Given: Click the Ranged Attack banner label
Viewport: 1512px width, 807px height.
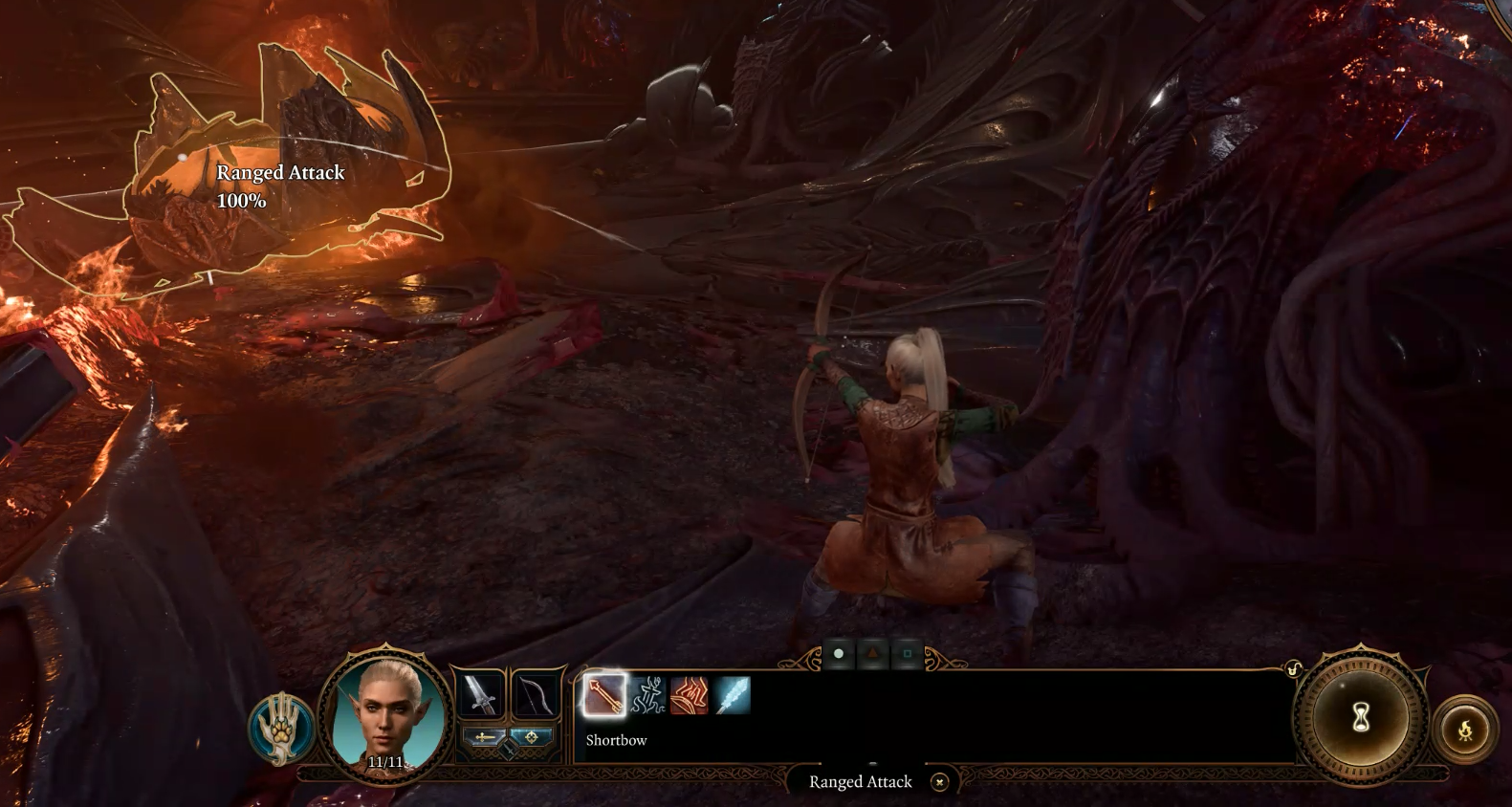Looking at the screenshot, I should (859, 781).
